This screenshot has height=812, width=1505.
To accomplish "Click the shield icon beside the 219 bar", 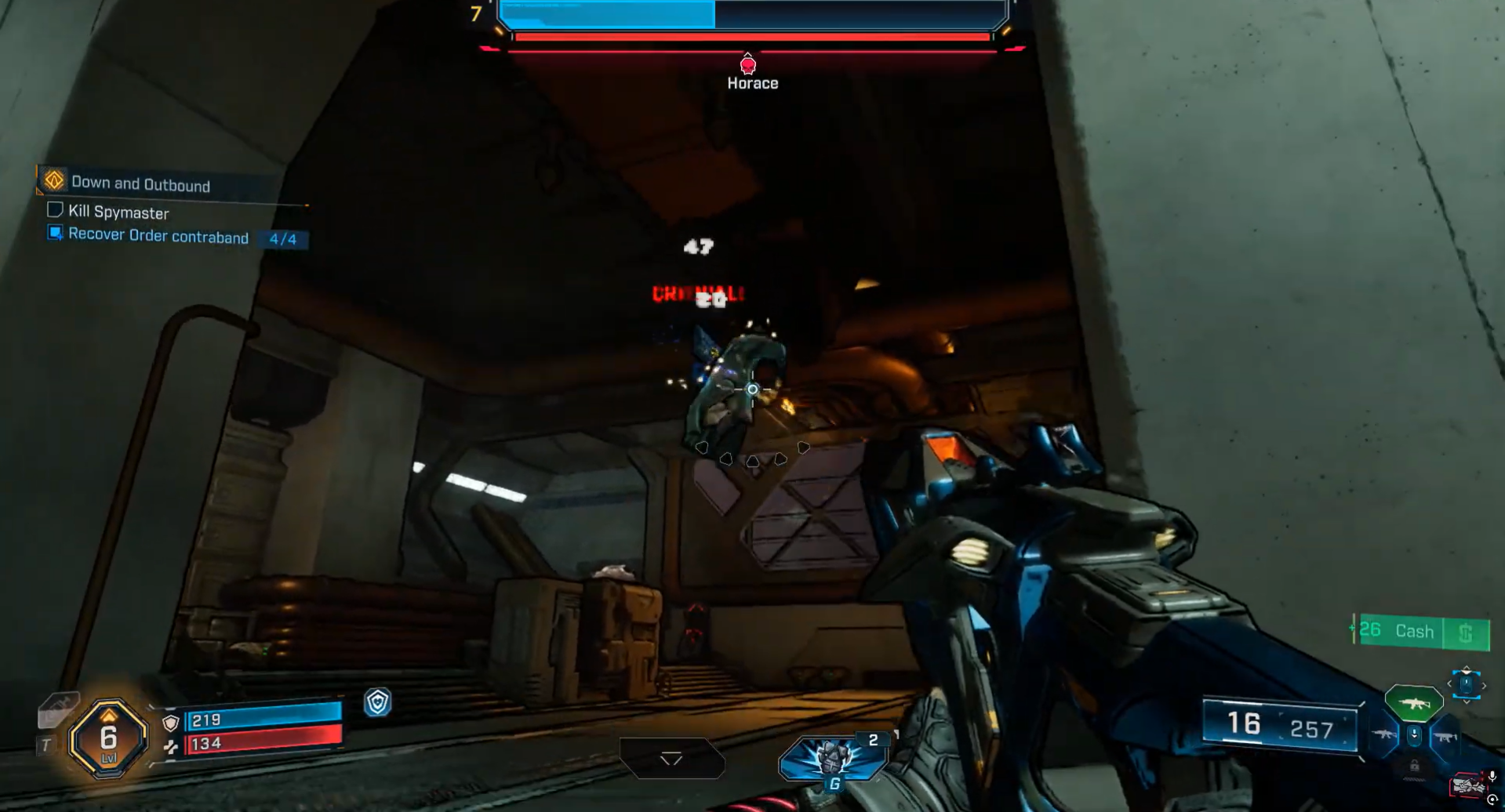I will [171, 723].
